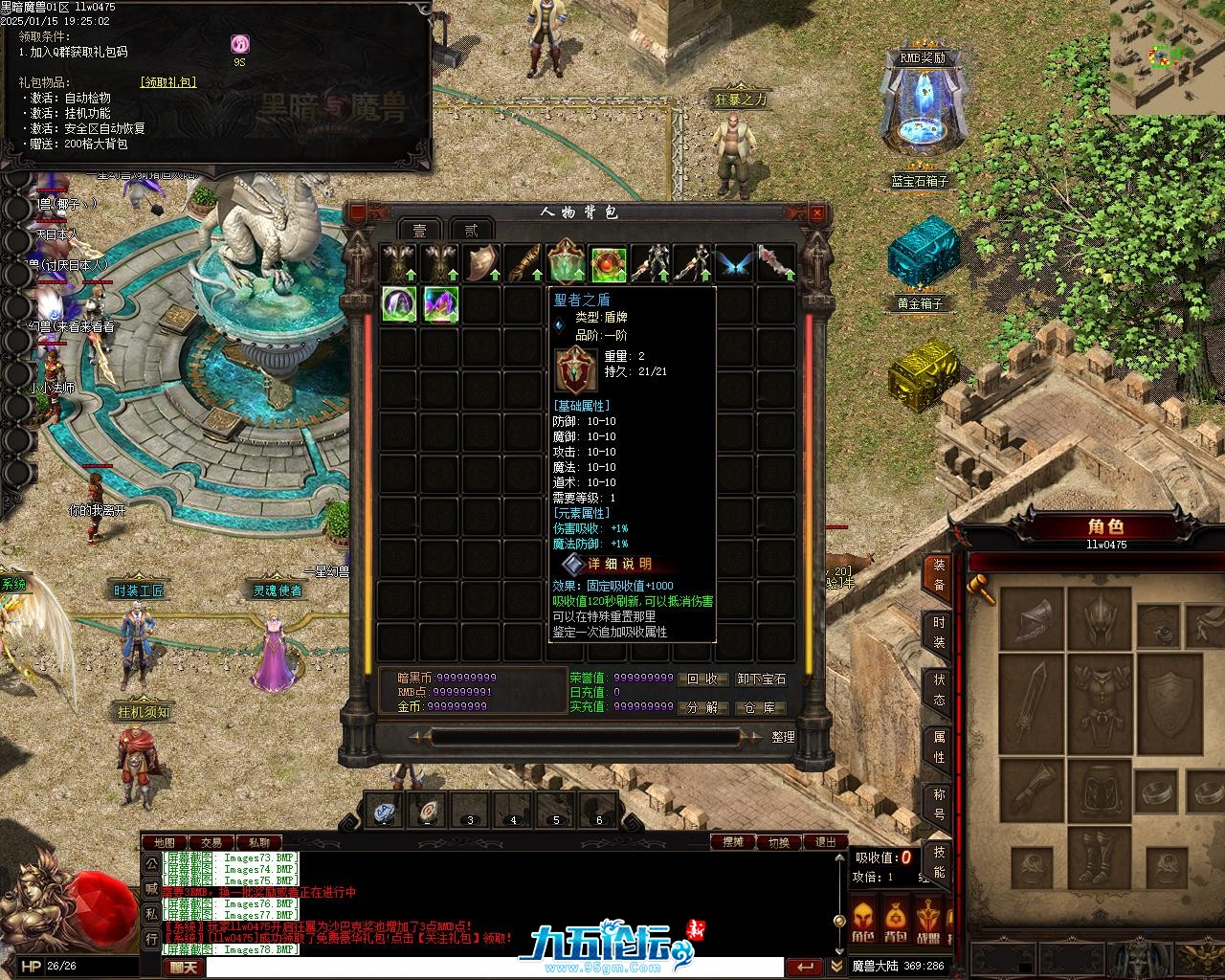The height and width of the screenshot is (980, 1225).
Task: Open the 地图 map button
Action: pyautogui.click(x=165, y=843)
